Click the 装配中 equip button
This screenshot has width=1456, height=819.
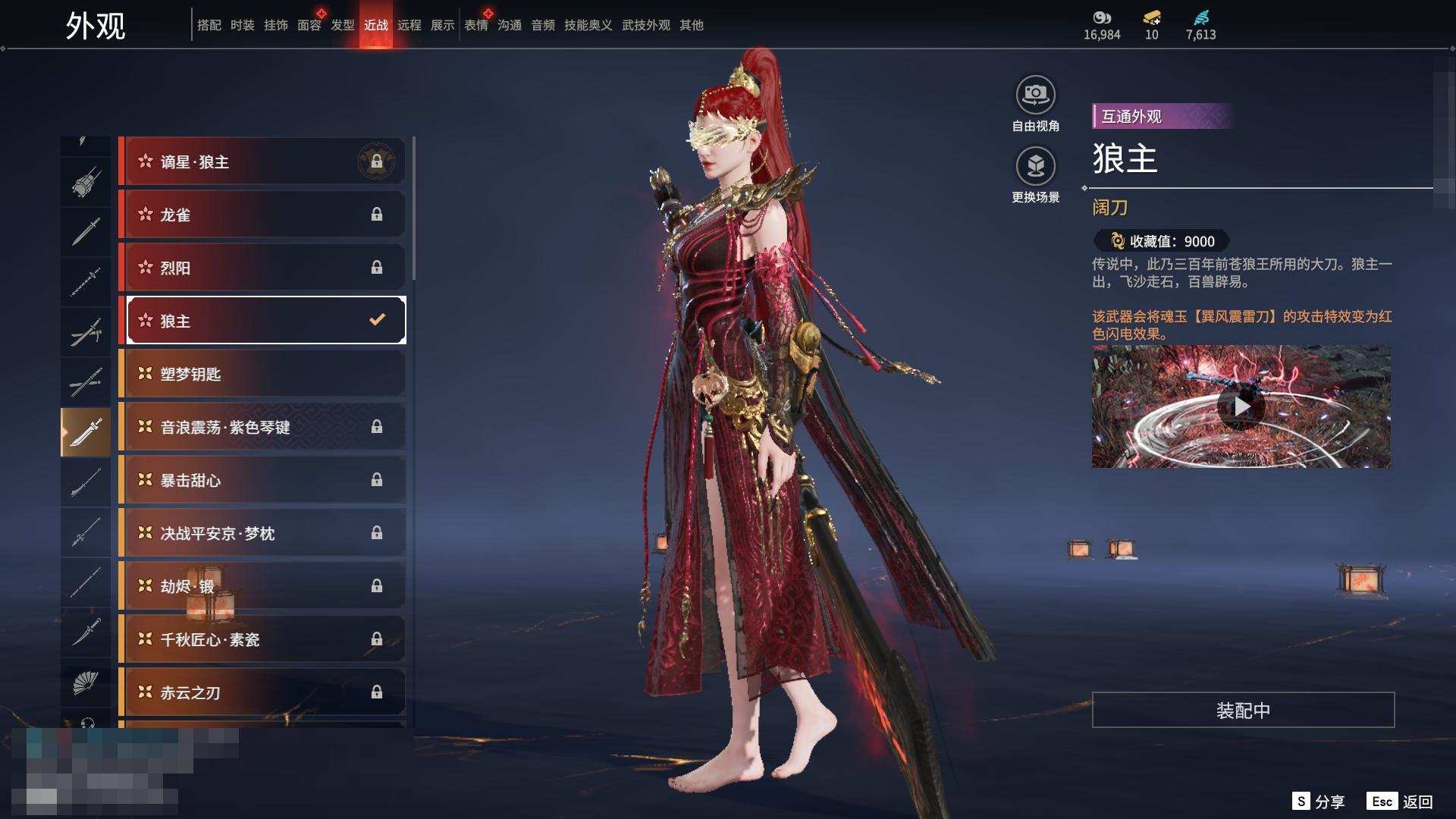pyautogui.click(x=1243, y=710)
